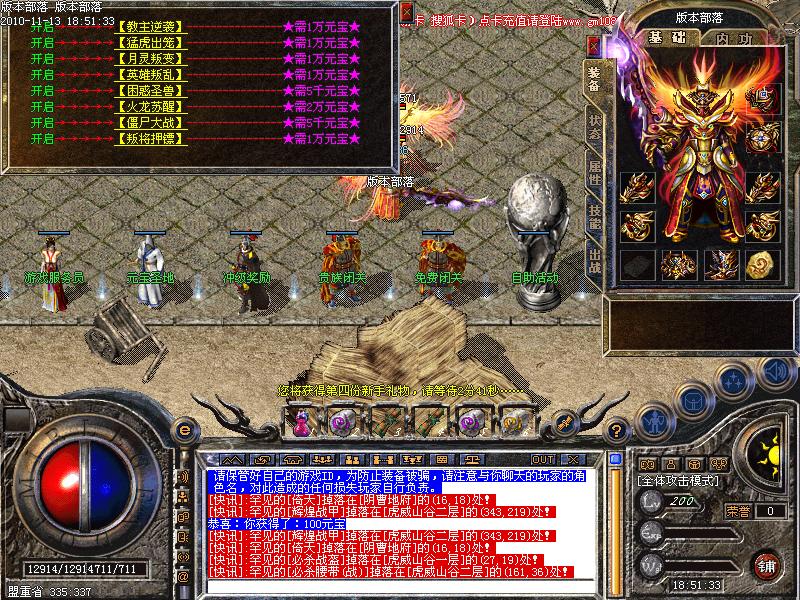
Task: Select the 猛虎出笼 event option
Action: click(x=152, y=41)
